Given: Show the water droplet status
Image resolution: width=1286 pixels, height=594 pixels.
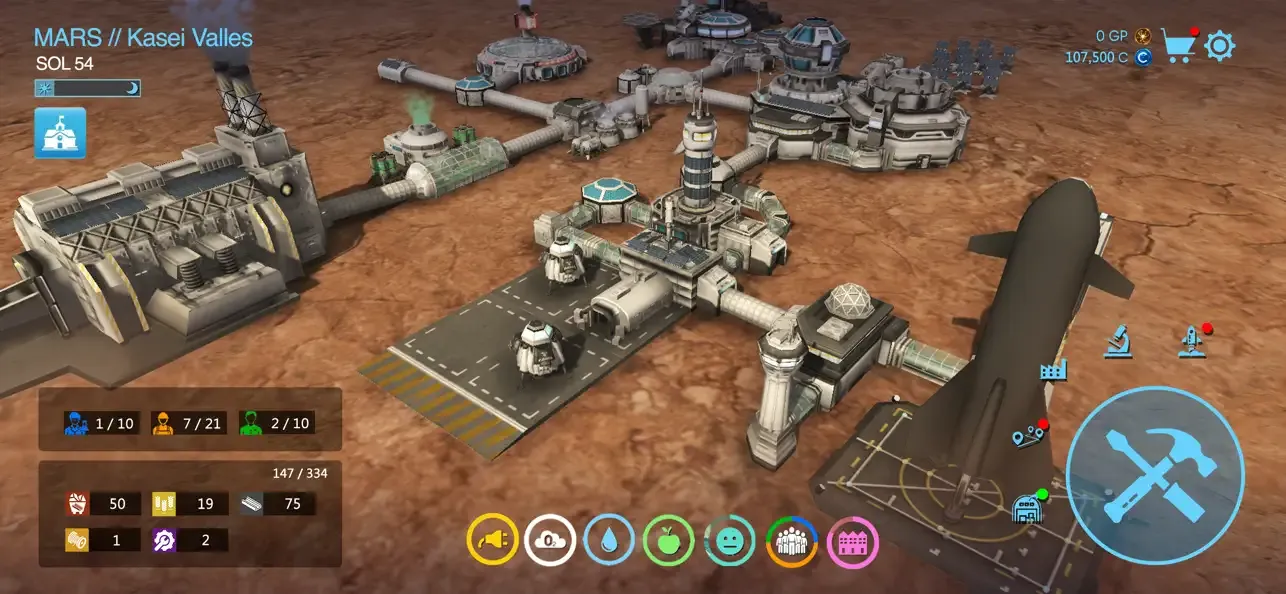Looking at the screenshot, I should [x=609, y=541].
